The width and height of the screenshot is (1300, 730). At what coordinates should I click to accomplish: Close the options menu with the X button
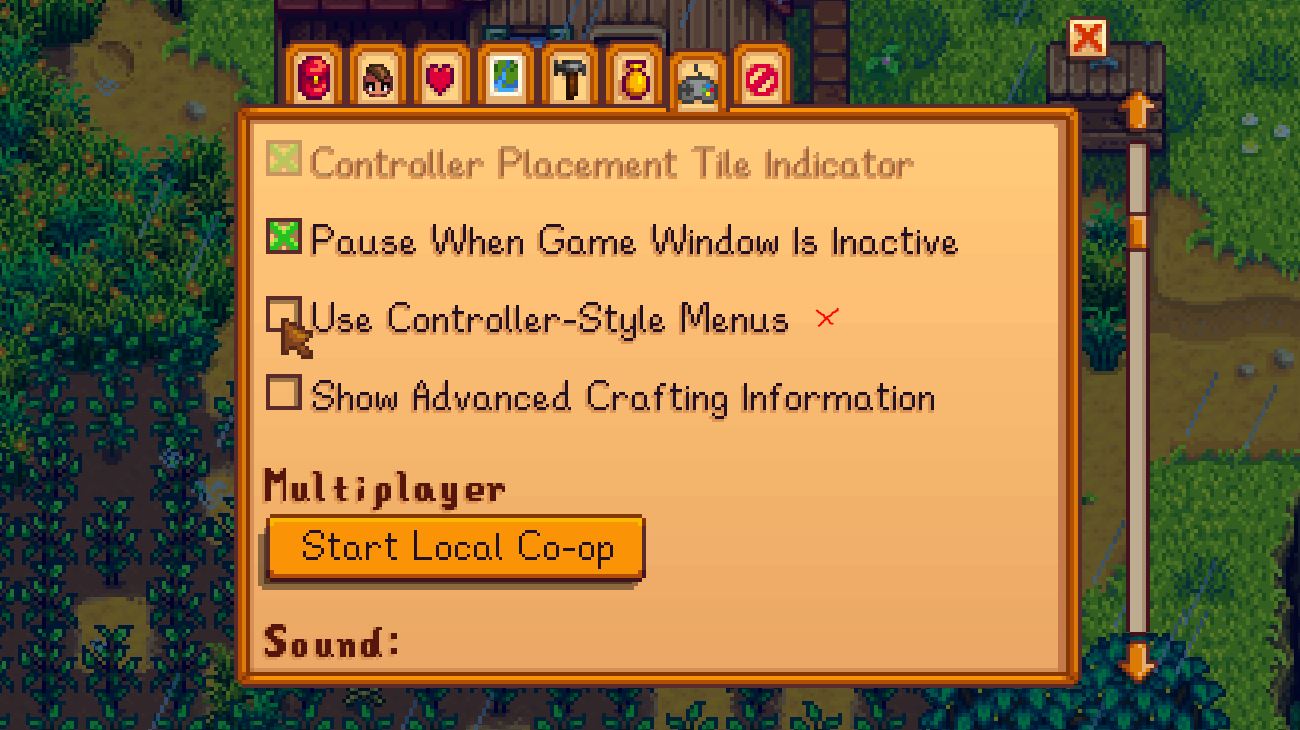tap(1090, 37)
